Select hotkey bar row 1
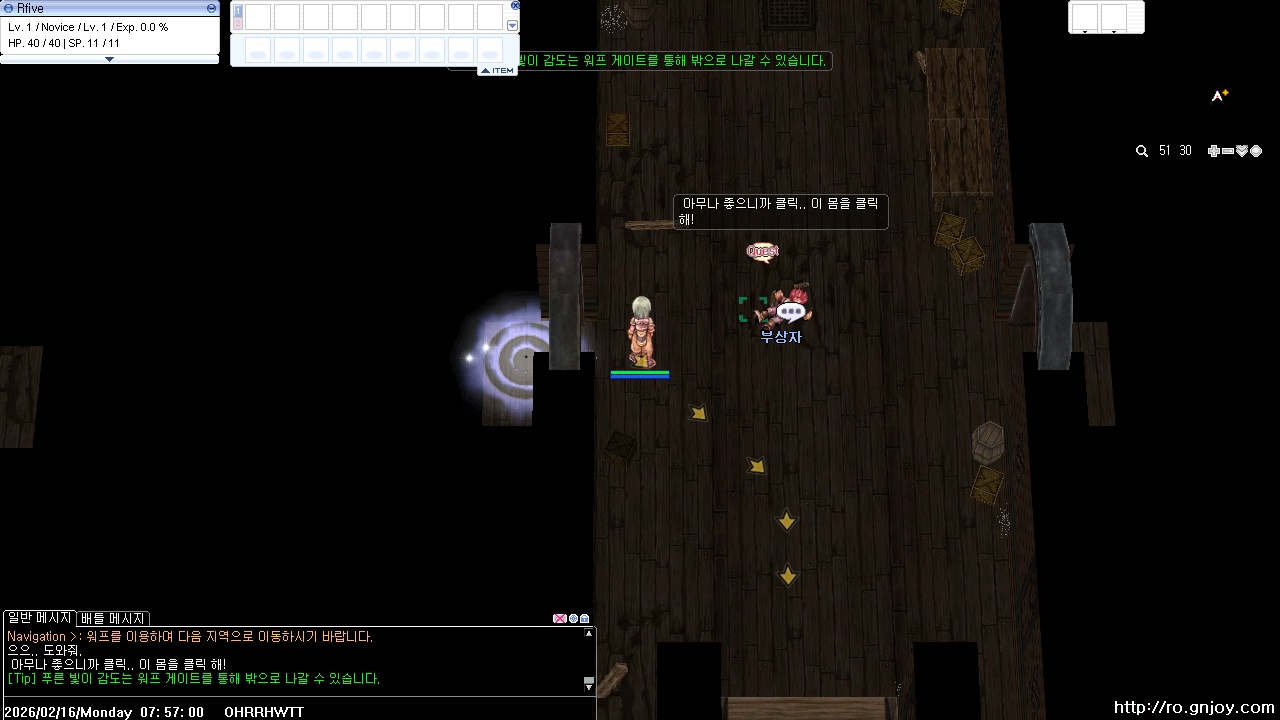The image size is (1280, 720). [238, 11]
